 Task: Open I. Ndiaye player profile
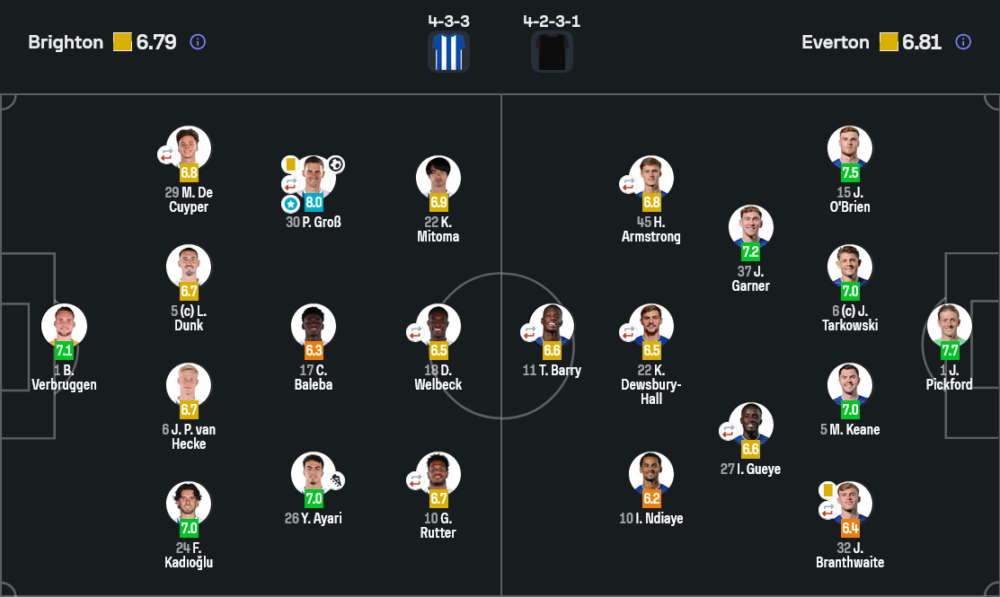[651, 474]
